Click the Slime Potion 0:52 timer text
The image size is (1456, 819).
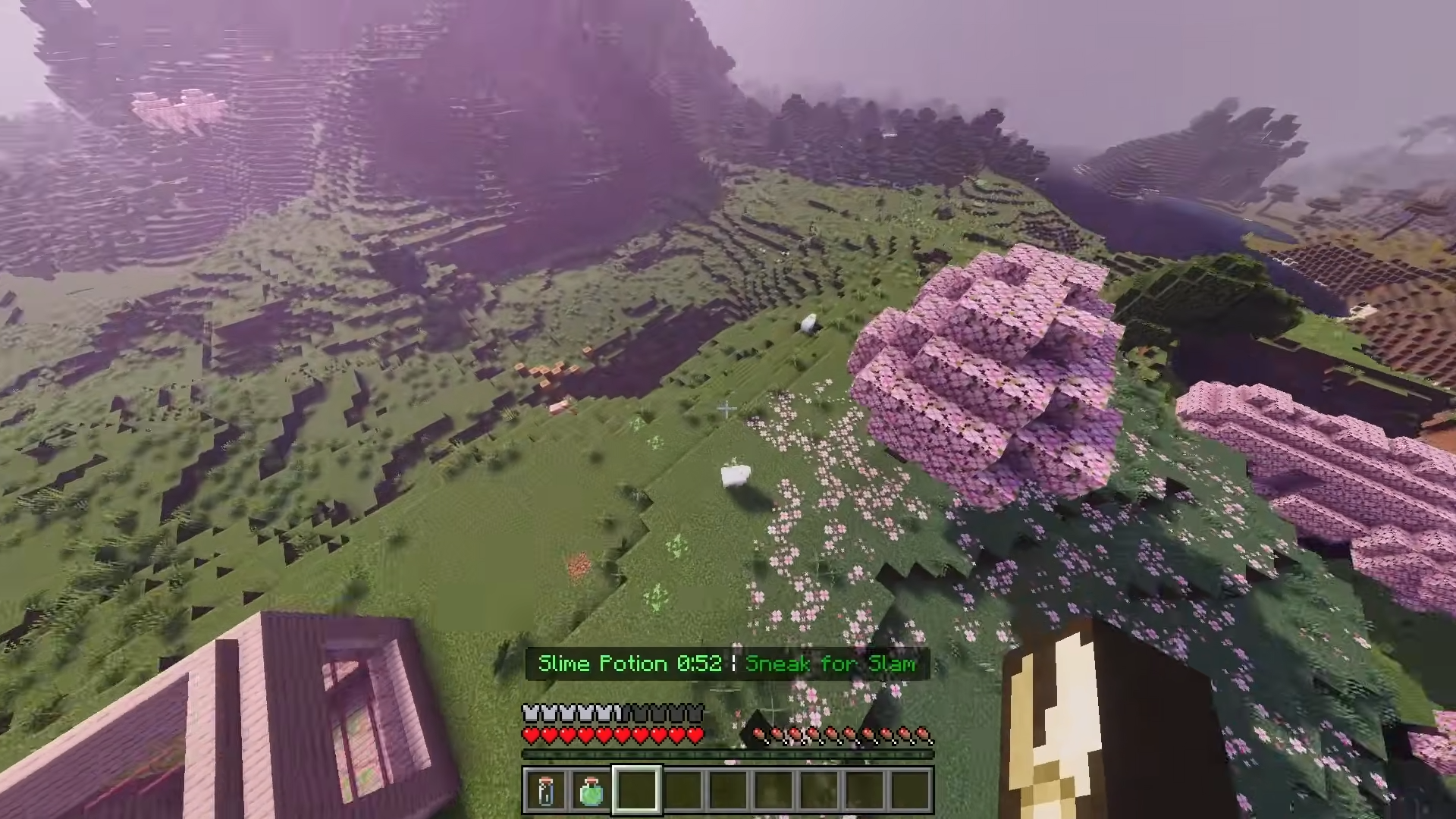629,664
